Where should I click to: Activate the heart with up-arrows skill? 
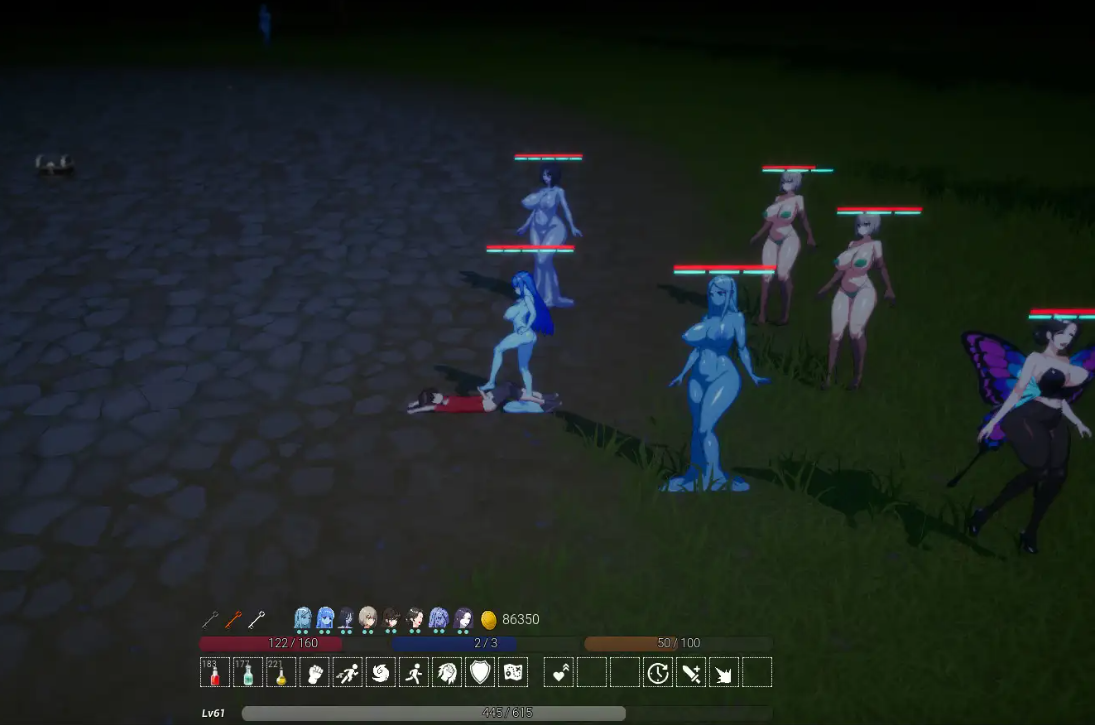click(x=559, y=672)
